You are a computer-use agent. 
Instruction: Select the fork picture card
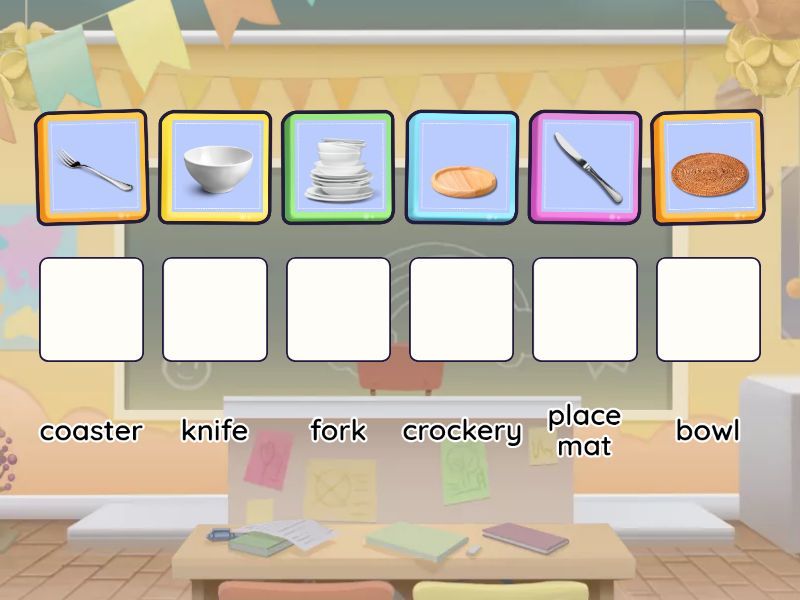[92, 167]
